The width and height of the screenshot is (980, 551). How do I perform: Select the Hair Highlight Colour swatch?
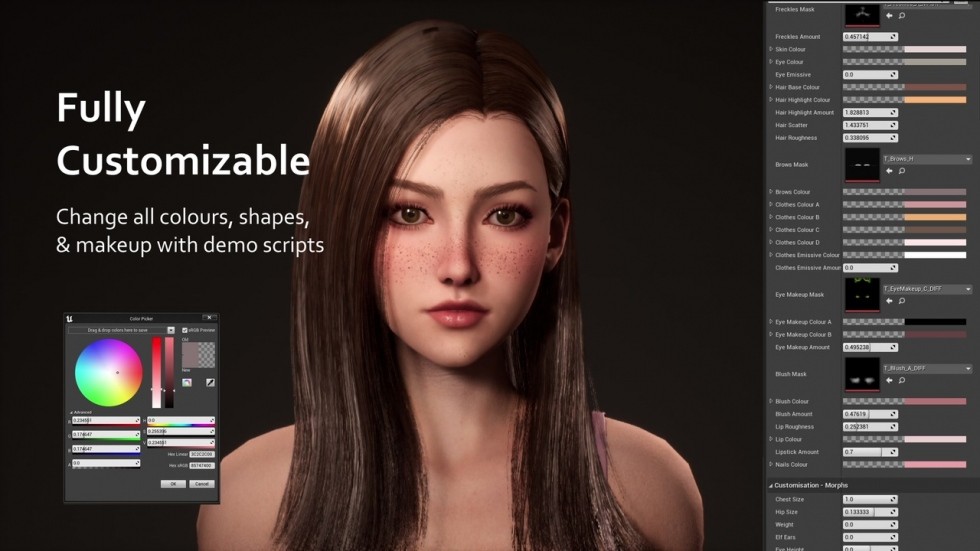(935, 100)
